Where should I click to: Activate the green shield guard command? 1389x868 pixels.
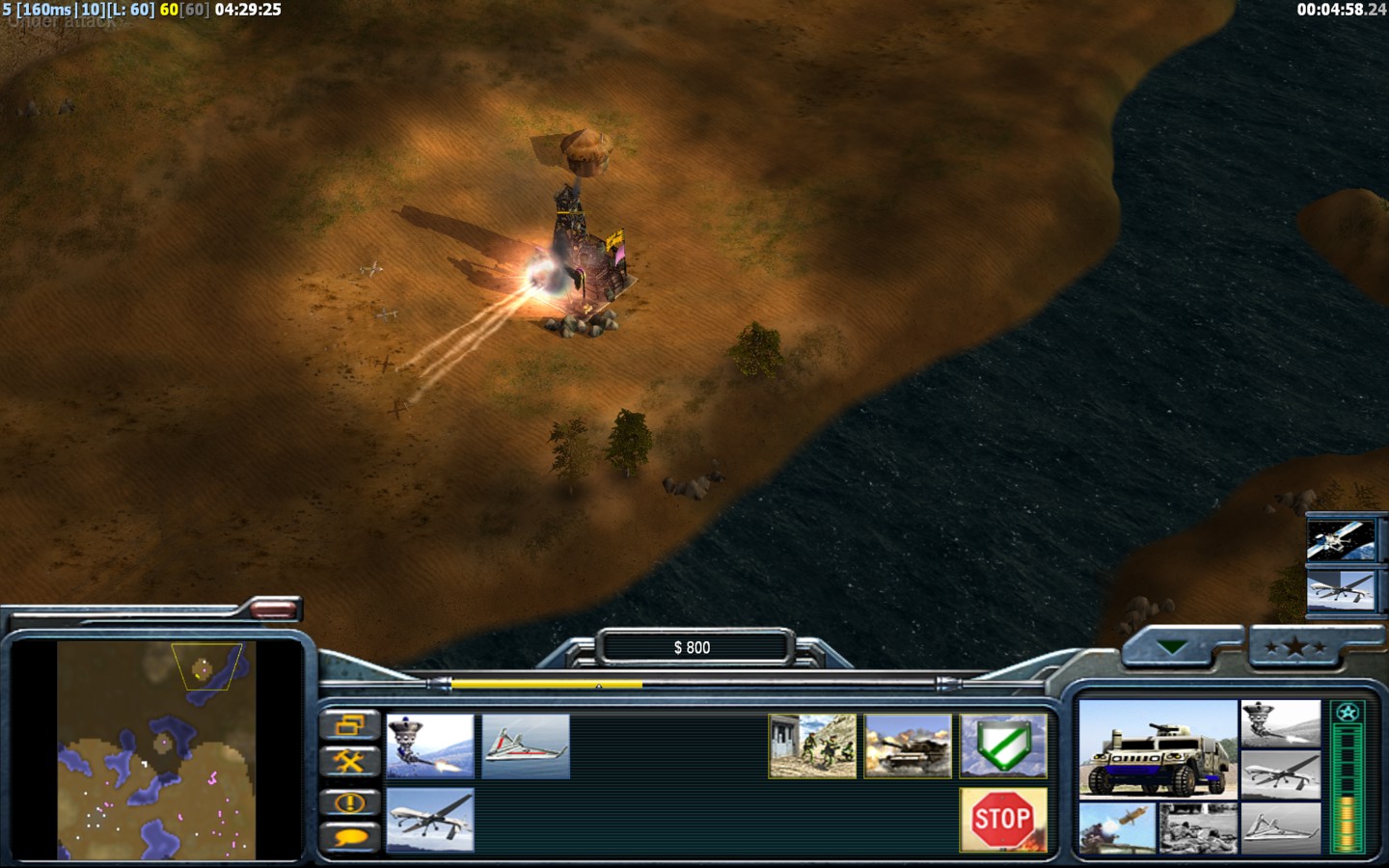[1003, 746]
